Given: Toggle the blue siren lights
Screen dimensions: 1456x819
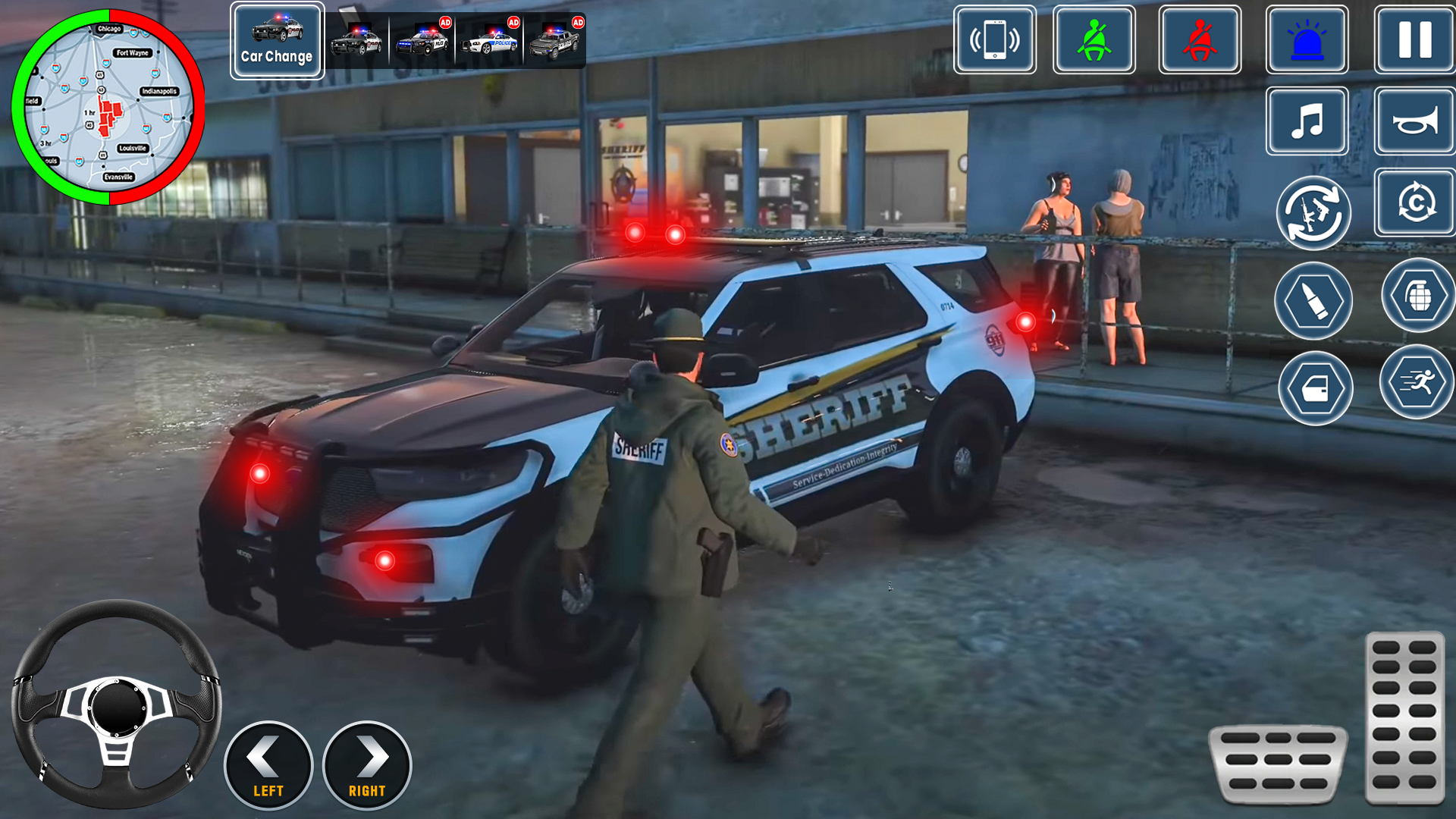Looking at the screenshot, I should click(x=1307, y=41).
